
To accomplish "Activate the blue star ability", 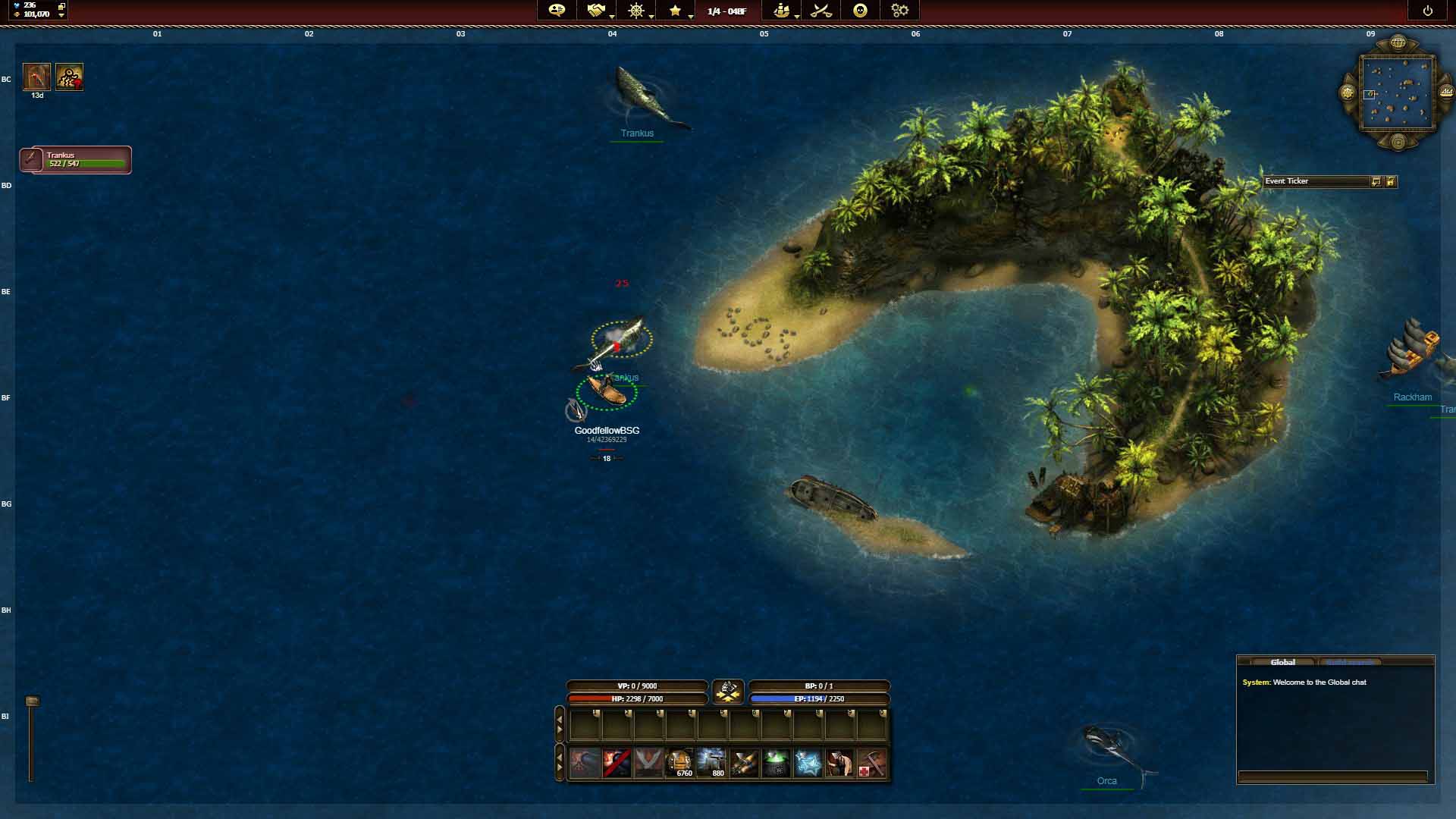I will (x=808, y=763).
